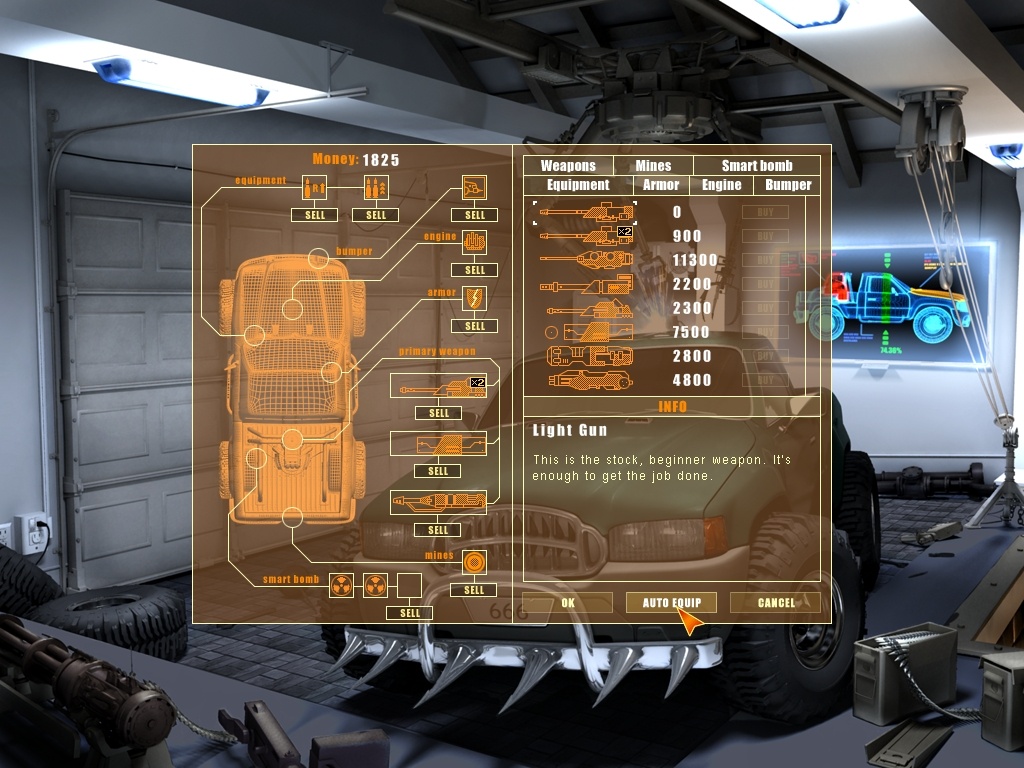Pick the weapon costing 4800
The image size is (1024, 768).
(586, 380)
